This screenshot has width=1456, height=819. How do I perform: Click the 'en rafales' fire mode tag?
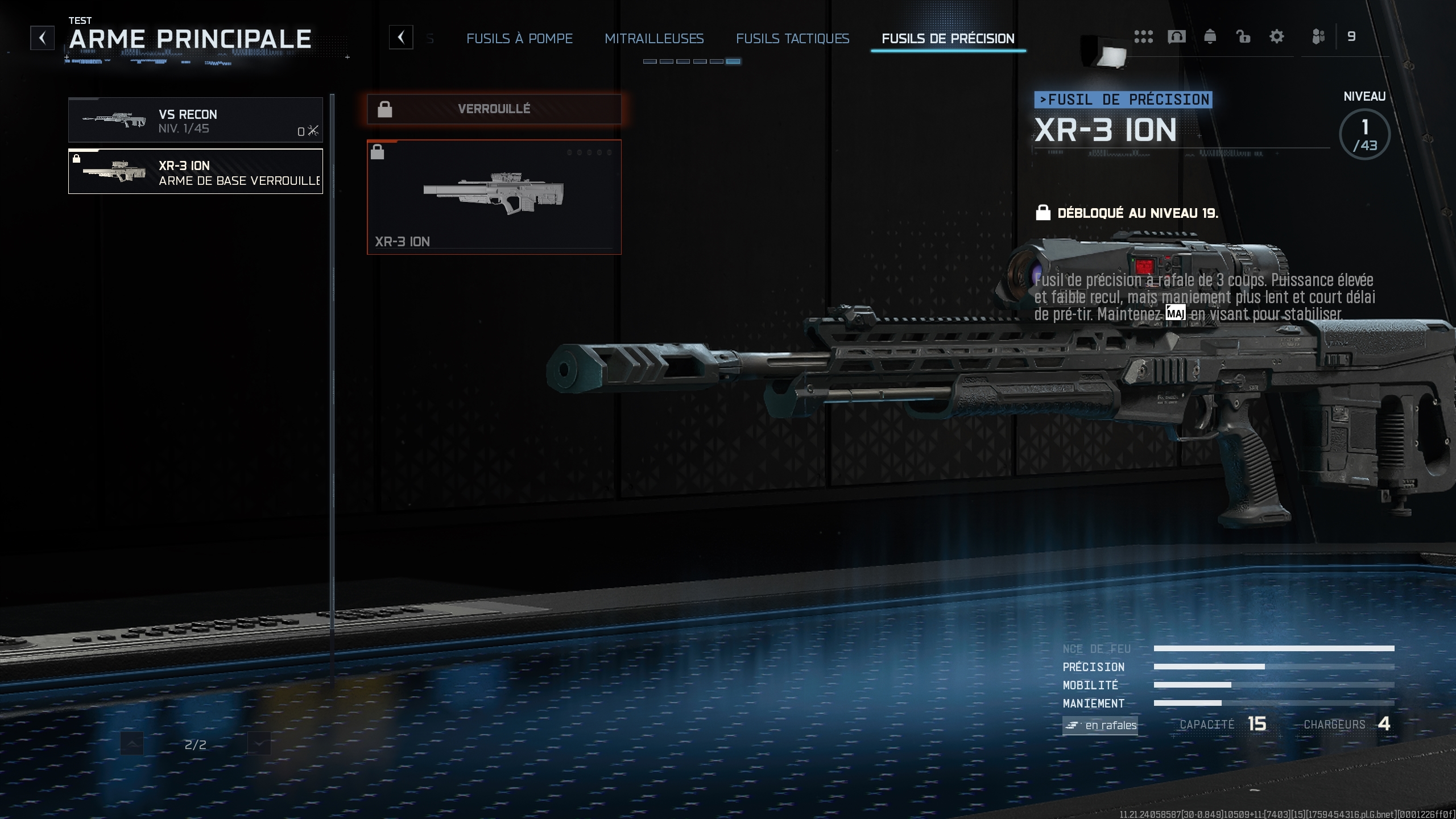pyautogui.click(x=1100, y=725)
